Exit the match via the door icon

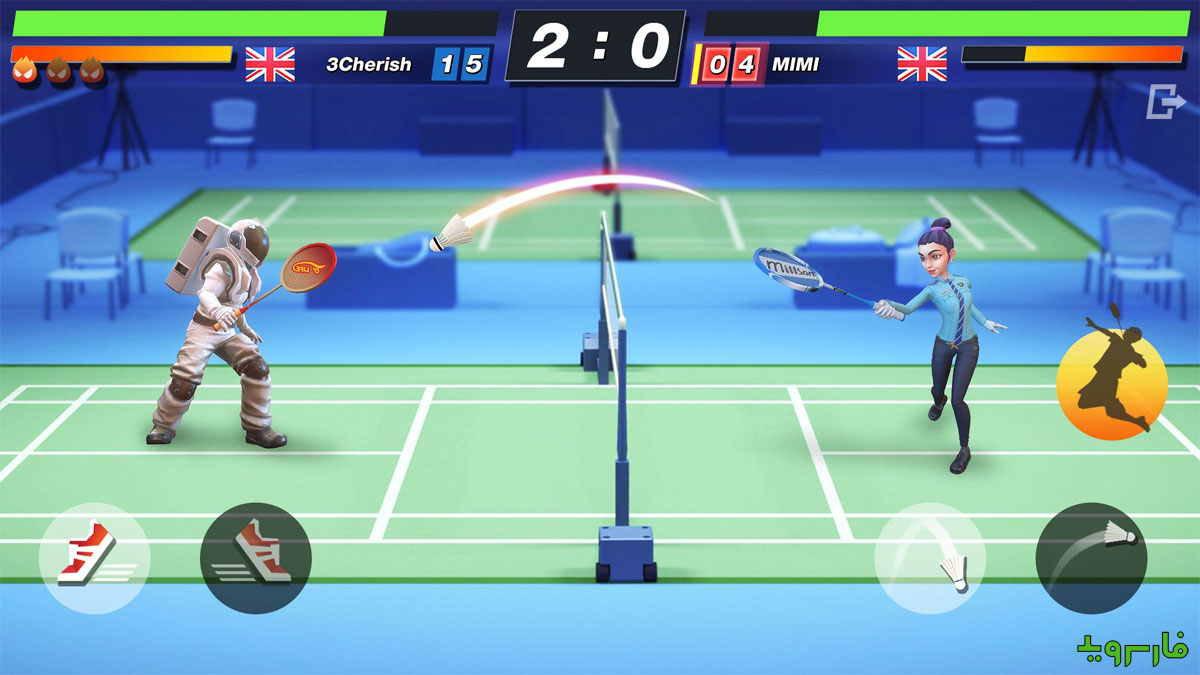tap(1161, 102)
